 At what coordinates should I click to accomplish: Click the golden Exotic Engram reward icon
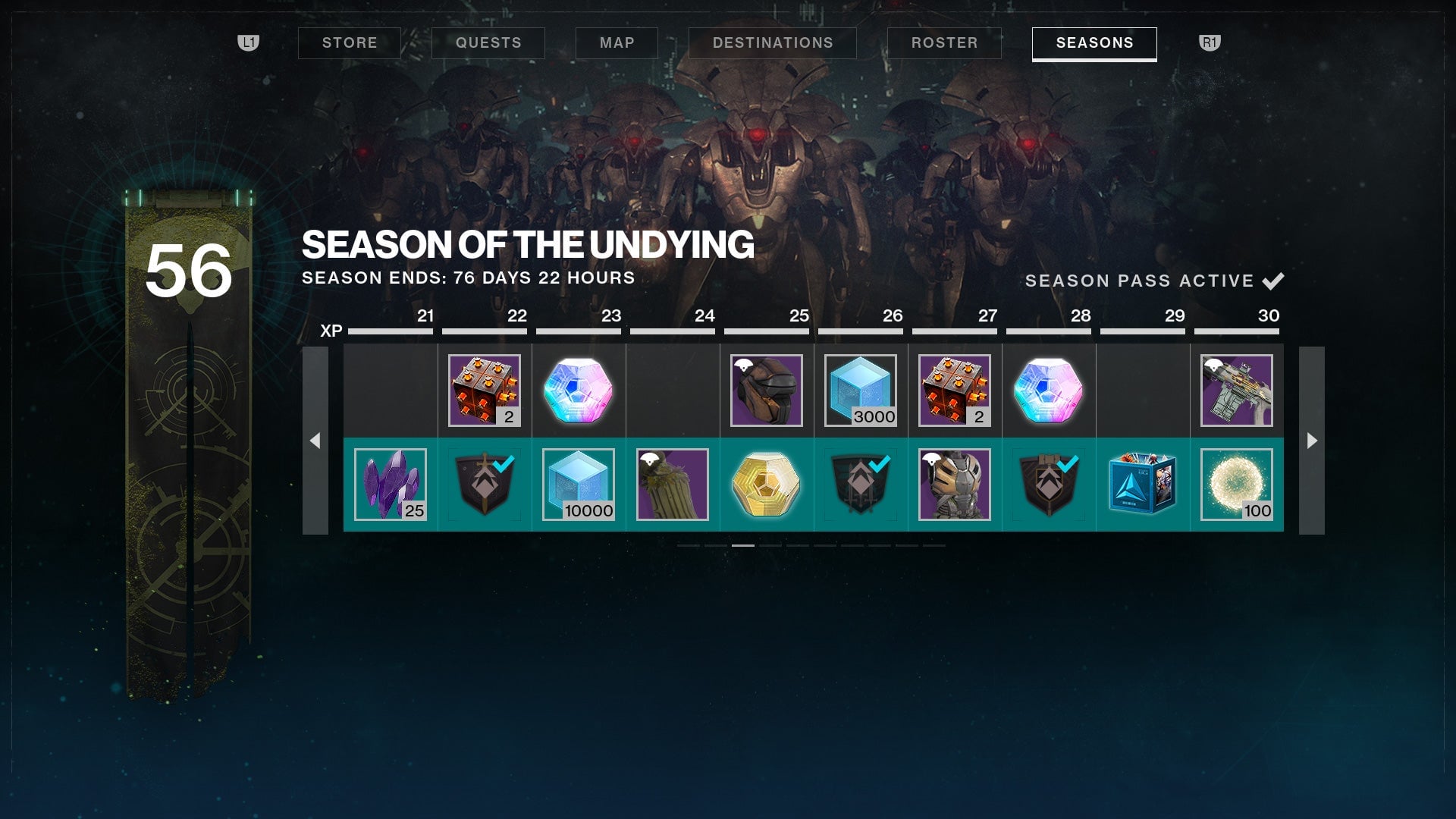tap(767, 485)
